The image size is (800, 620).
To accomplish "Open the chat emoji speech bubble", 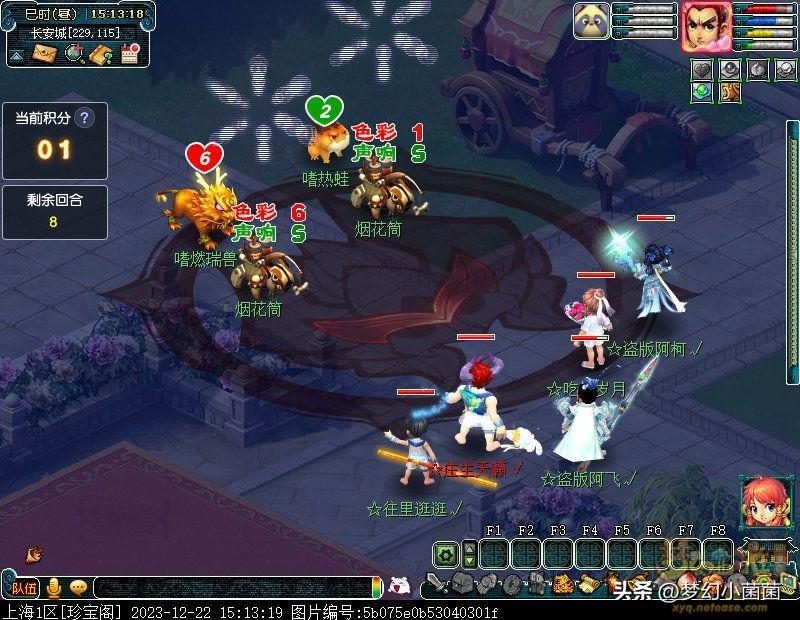I will point(77,588).
